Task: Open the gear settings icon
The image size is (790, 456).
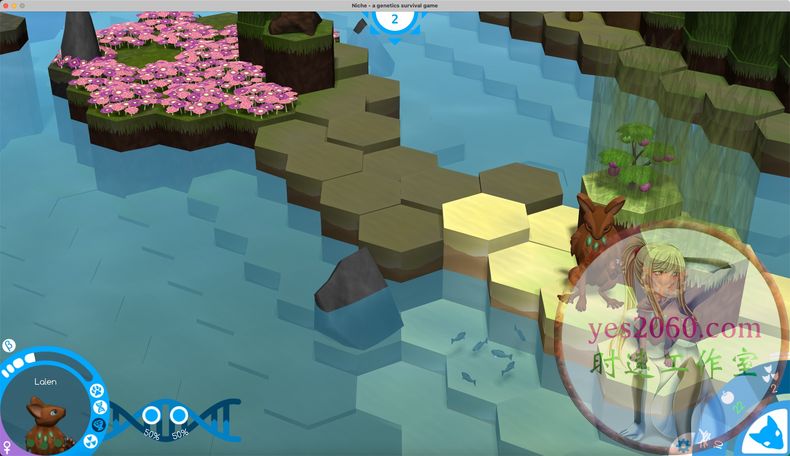Action: 680,442
